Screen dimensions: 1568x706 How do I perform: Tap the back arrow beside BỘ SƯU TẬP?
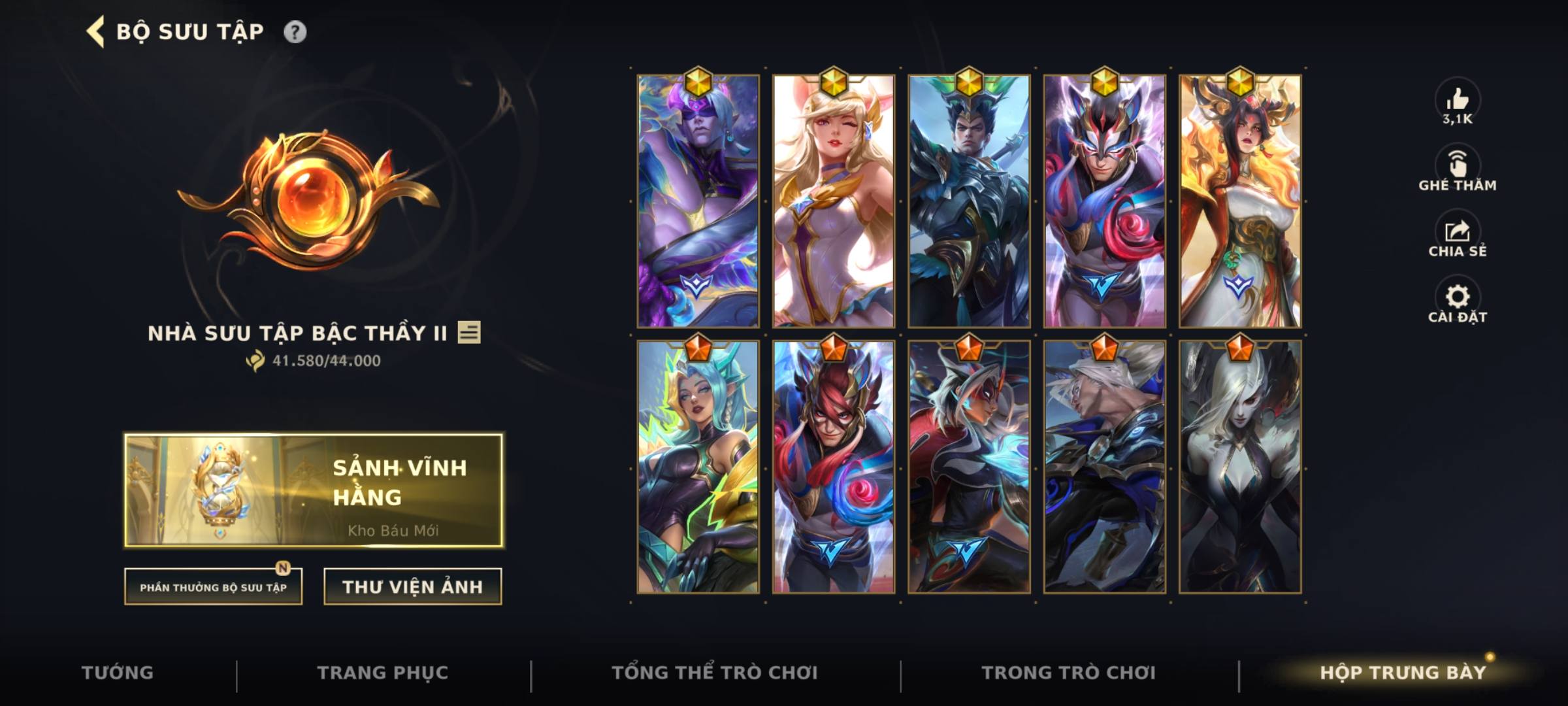pyautogui.click(x=95, y=29)
